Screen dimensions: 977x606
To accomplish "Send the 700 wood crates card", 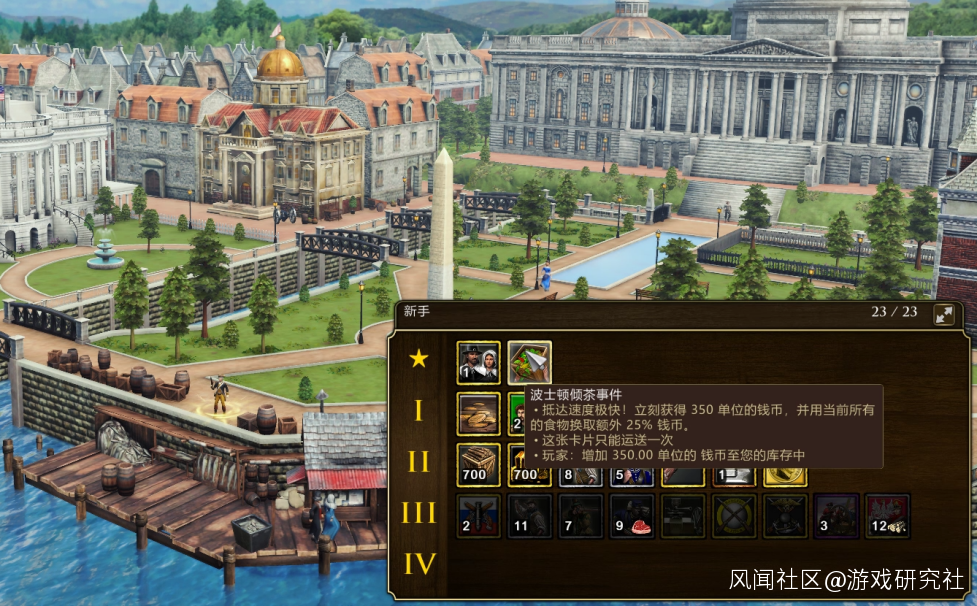I will [x=478, y=464].
